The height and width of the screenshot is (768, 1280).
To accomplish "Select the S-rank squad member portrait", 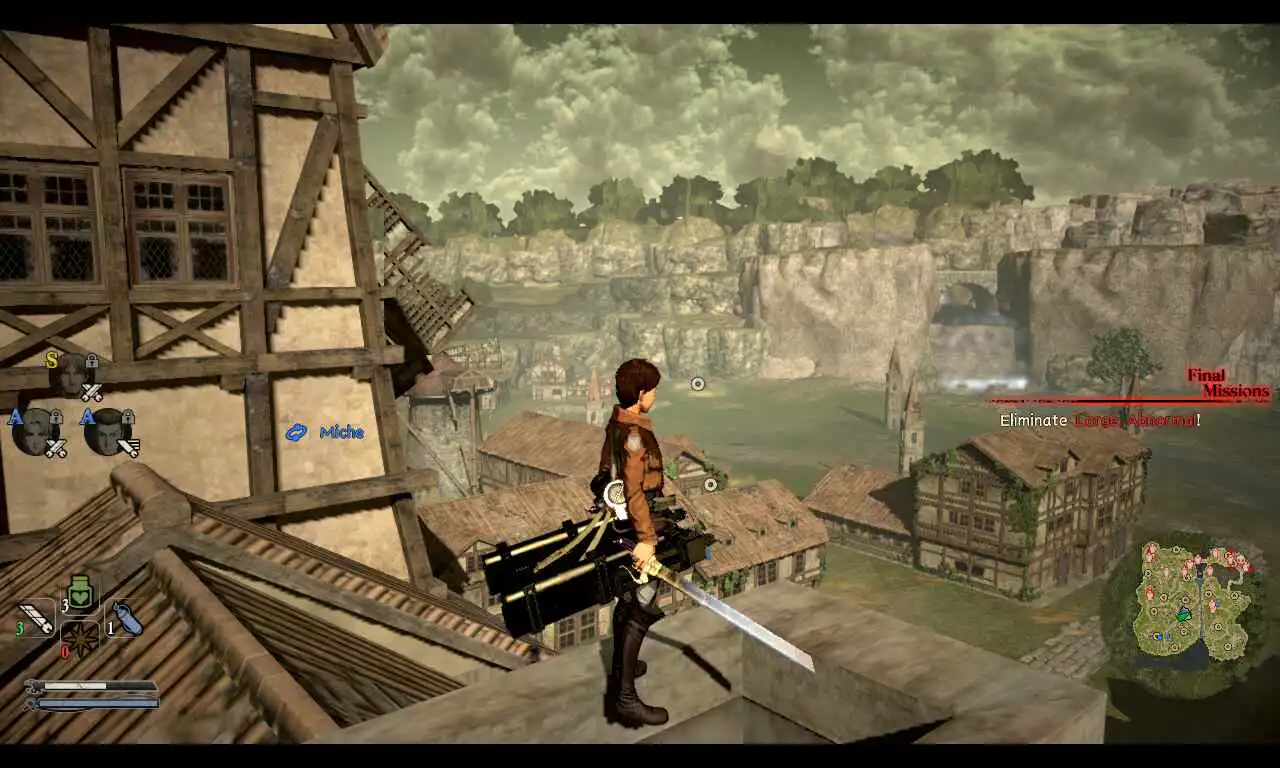I will click(x=72, y=374).
